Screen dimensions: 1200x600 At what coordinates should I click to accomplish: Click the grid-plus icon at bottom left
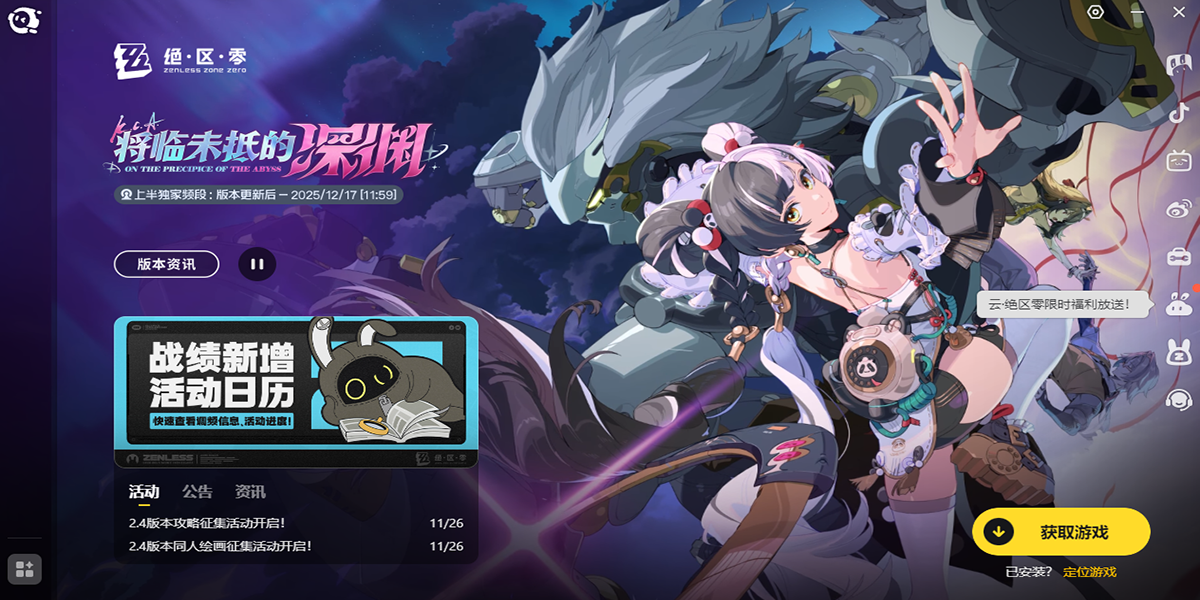pyautogui.click(x=25, y=569)
